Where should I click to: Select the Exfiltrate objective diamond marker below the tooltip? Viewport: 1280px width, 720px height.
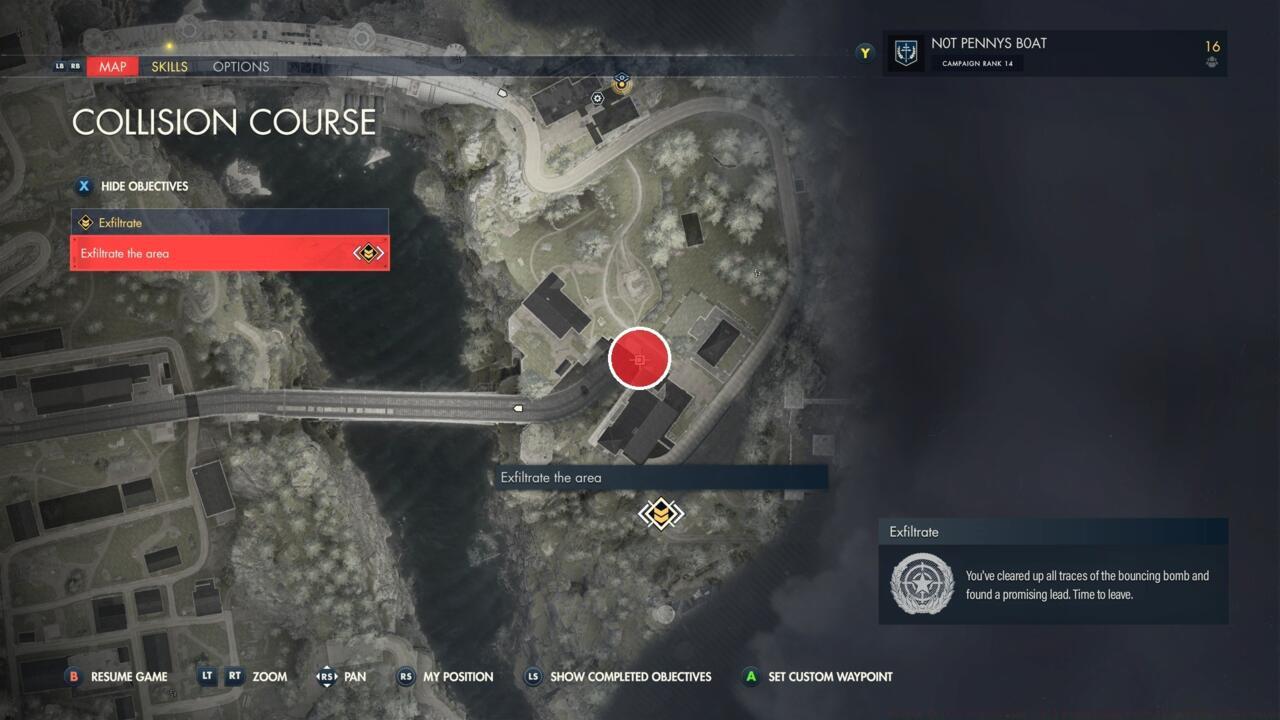(660, 514)
